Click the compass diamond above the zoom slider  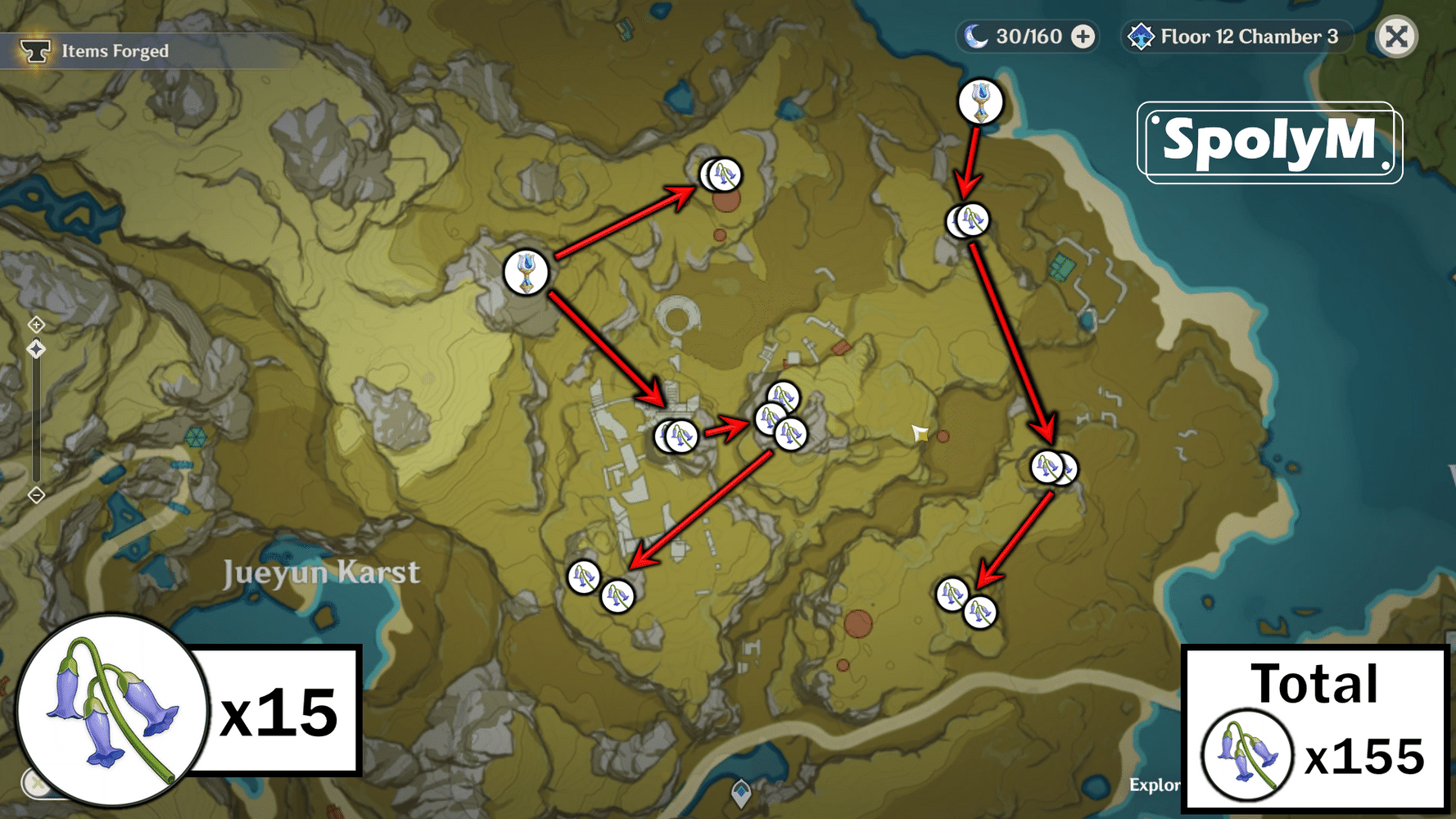click(x=36, y=348)
